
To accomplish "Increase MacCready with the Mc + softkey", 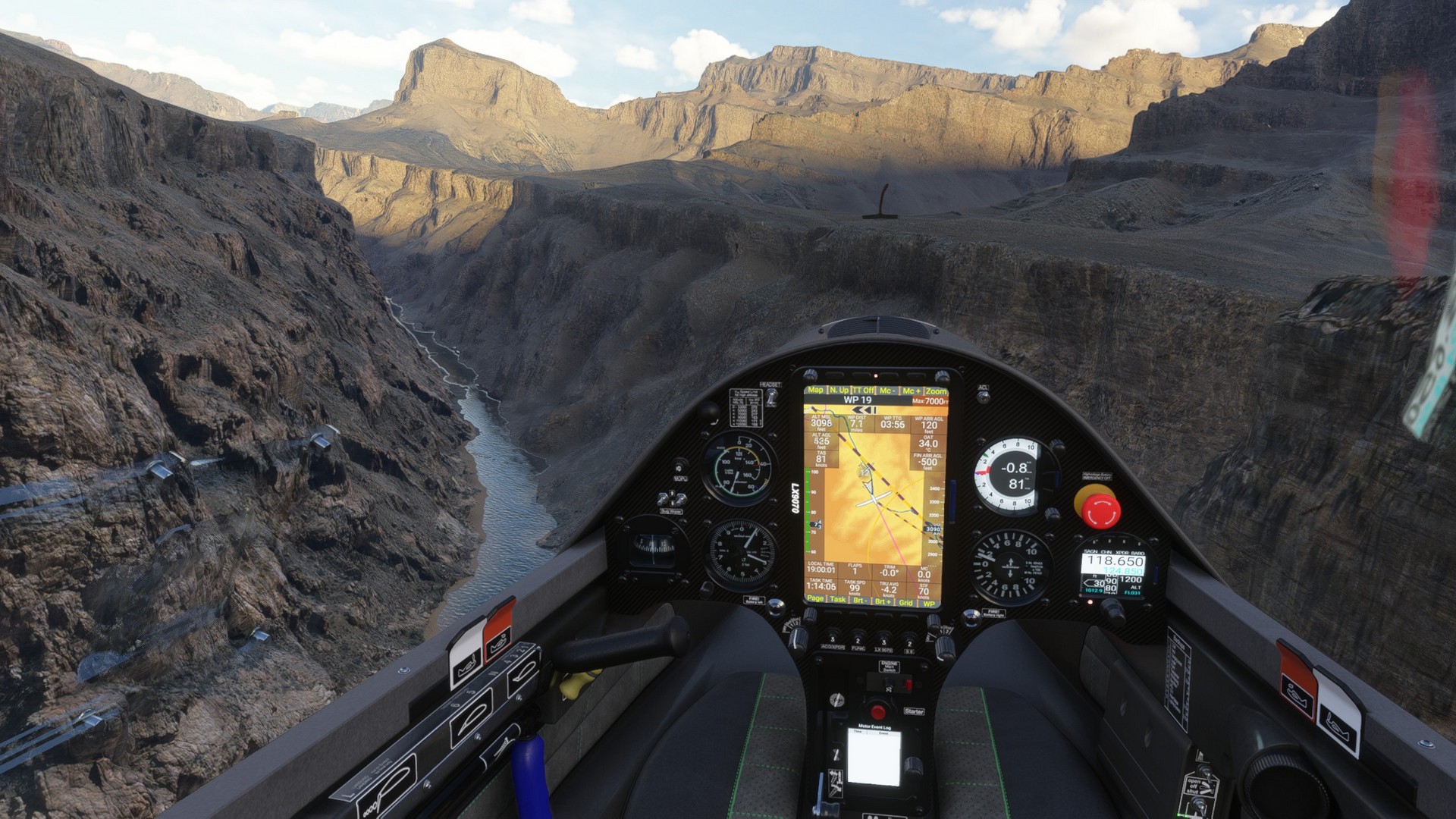I will point(912,391).
